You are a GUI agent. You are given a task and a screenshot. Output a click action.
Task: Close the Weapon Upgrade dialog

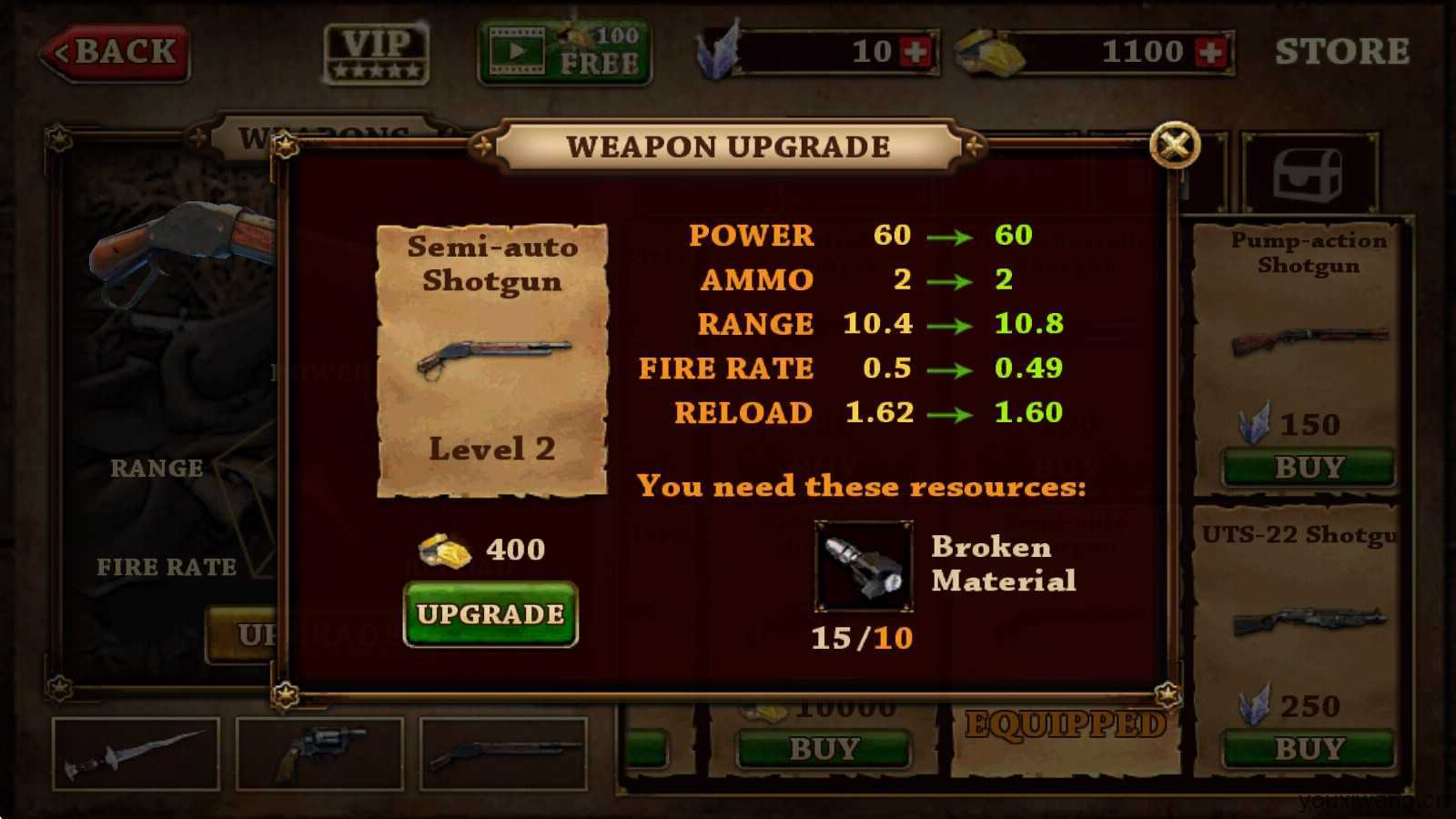[1175, 145]
